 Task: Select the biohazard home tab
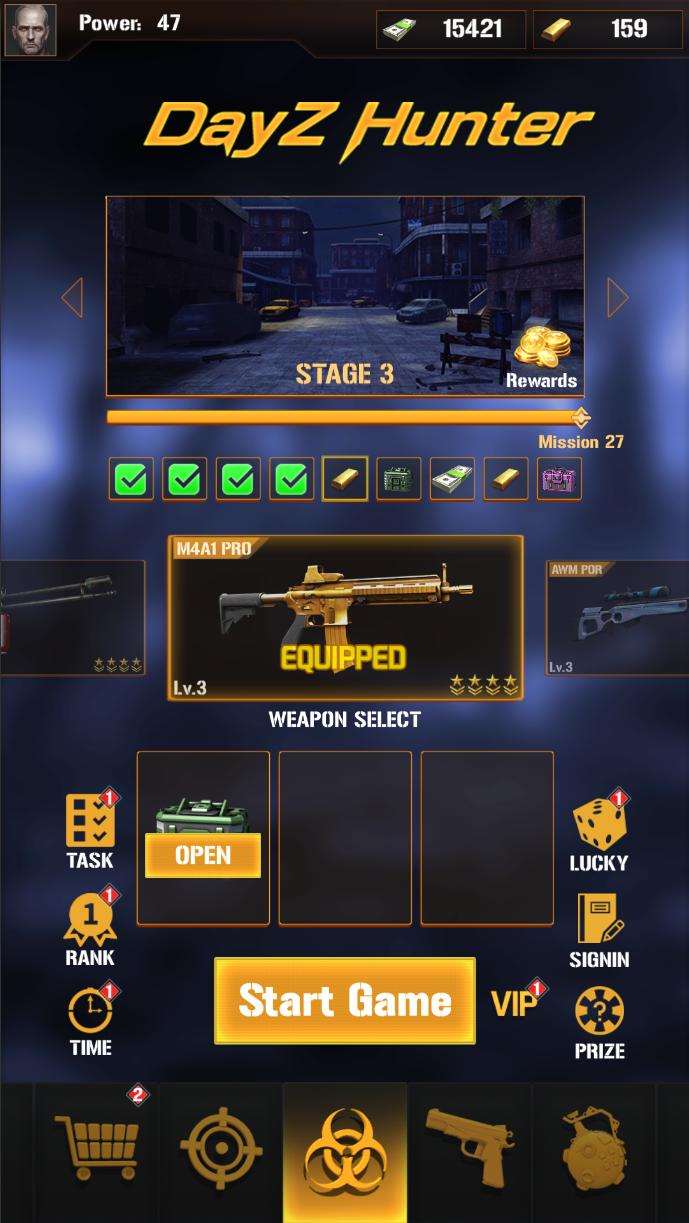click(x=345, y=1152)
